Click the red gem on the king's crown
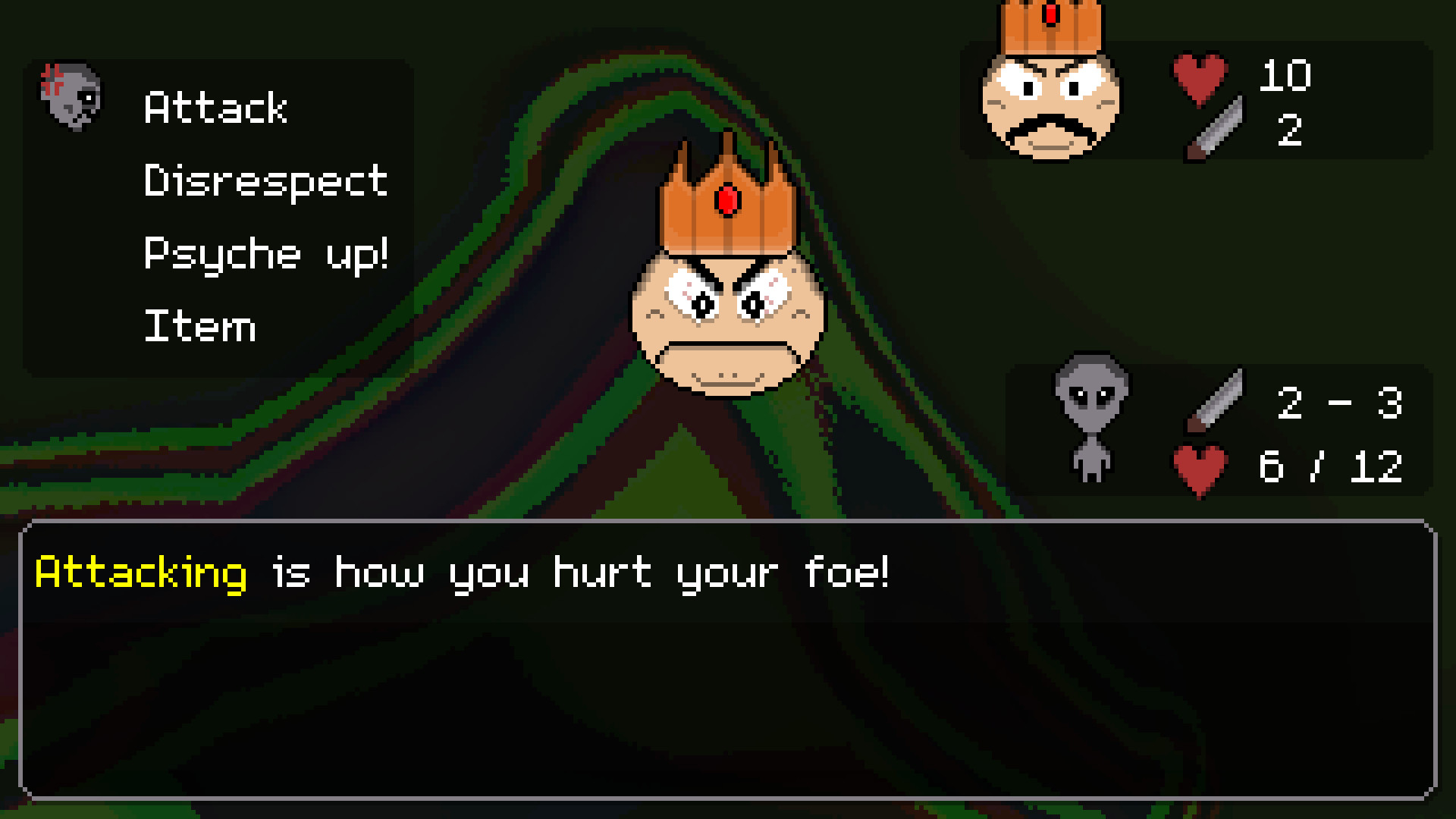 coord(728,199)
